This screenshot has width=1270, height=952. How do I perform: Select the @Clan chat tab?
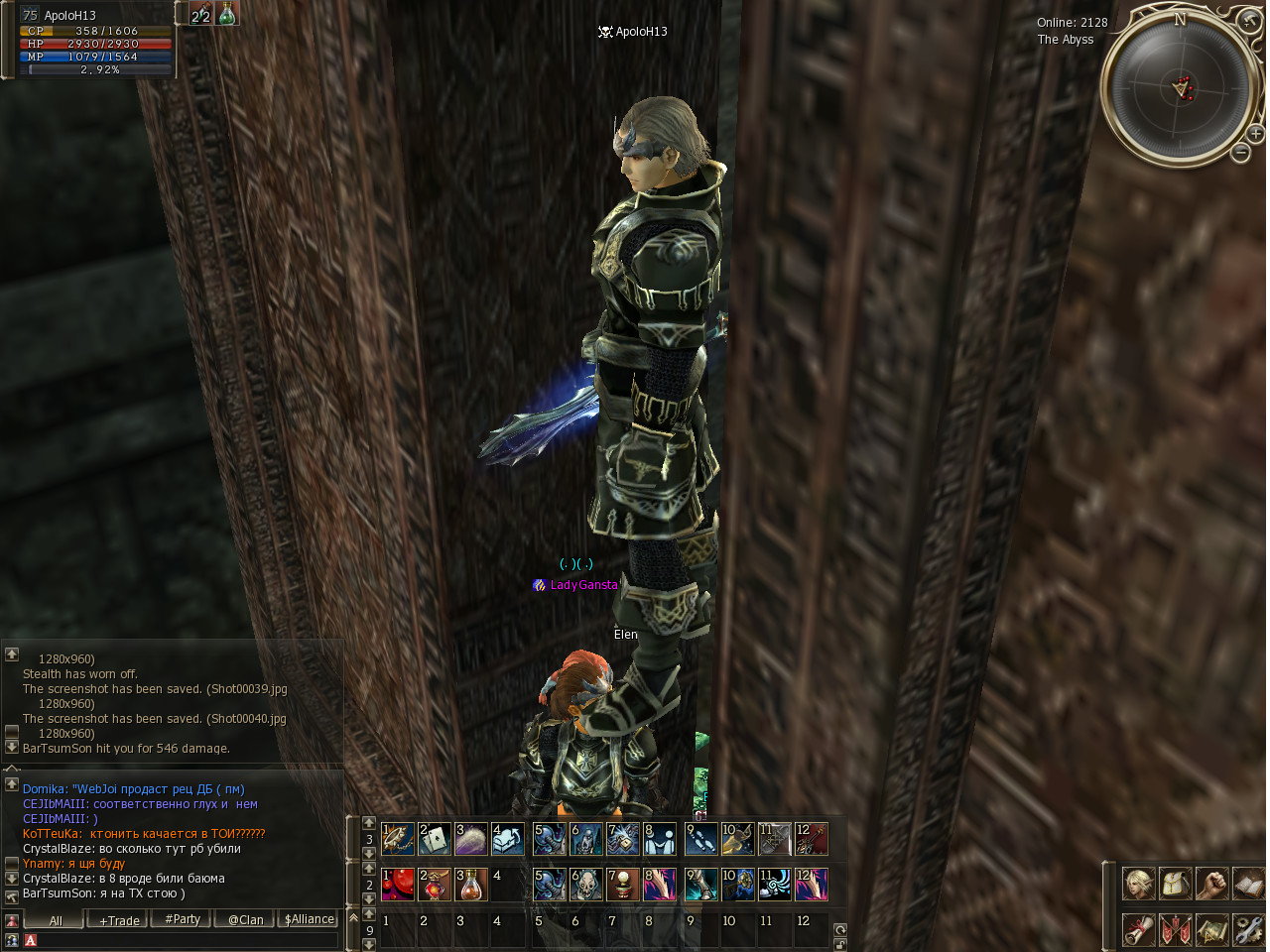click(245, 919)
